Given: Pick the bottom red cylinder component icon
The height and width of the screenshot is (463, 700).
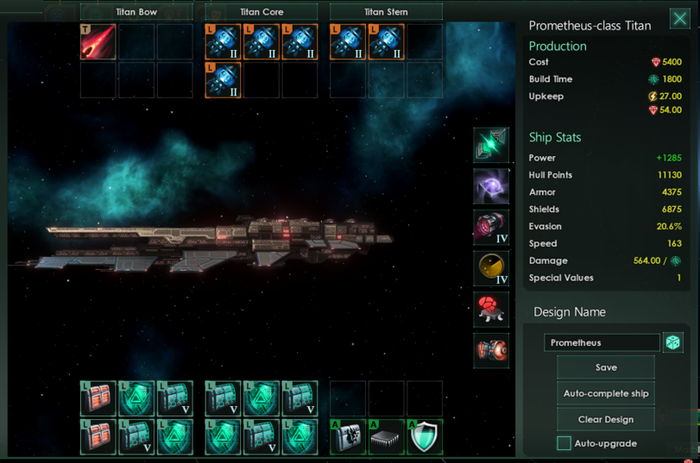Looking at the screenshot, I should pyautogui.click(x=491, y=350).
